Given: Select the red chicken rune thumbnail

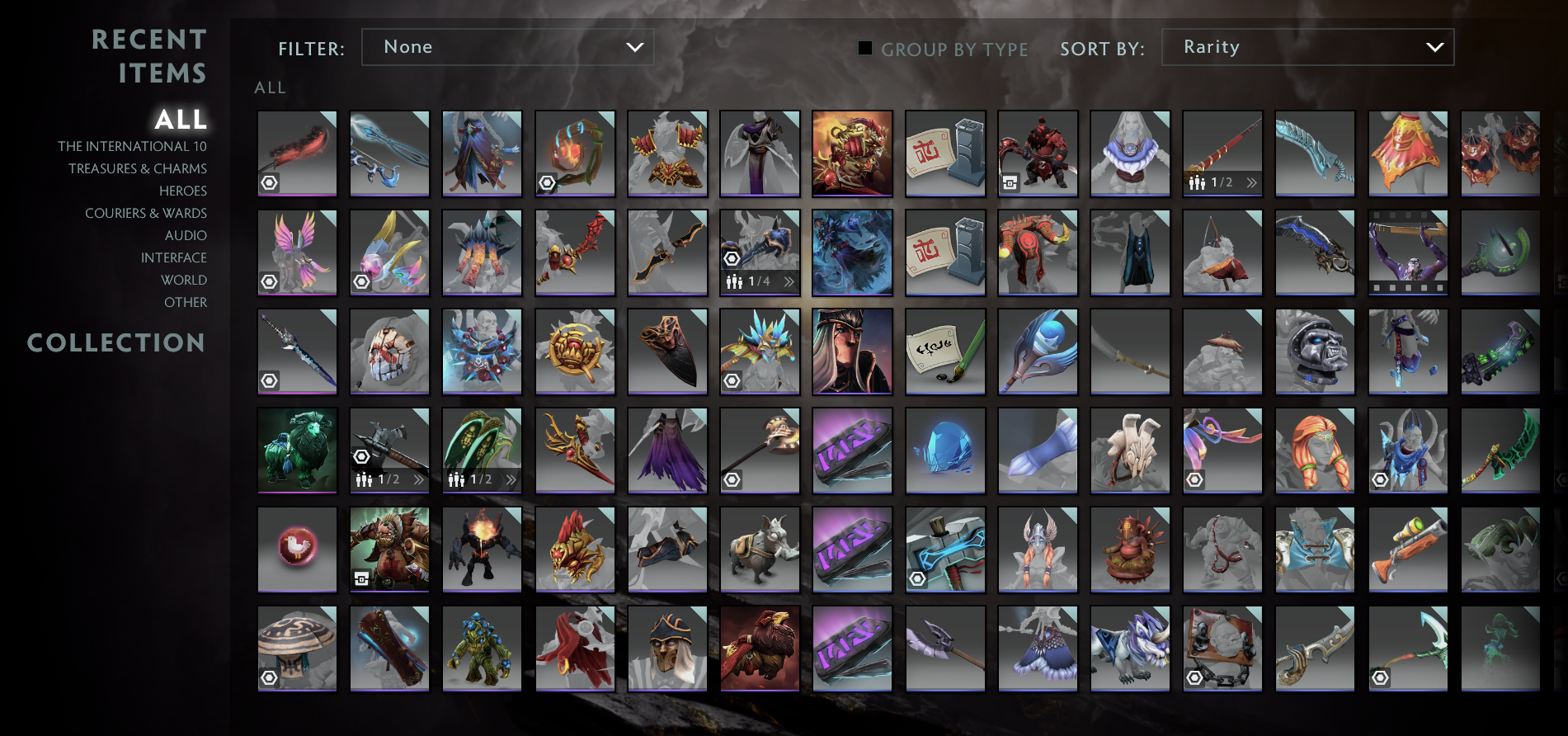Looking at the screenshot, I should tap(297, 549).
